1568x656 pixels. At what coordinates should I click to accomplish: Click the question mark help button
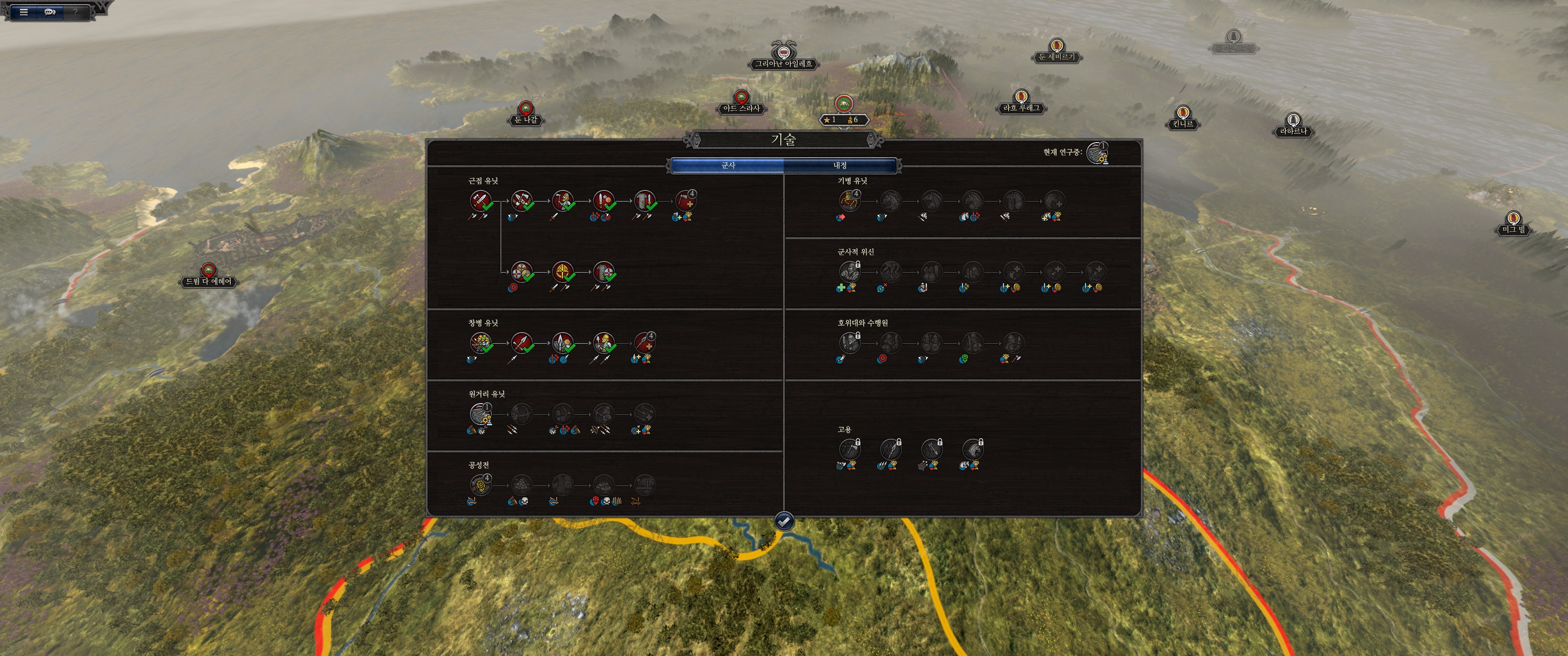click(x=76, y=11)
